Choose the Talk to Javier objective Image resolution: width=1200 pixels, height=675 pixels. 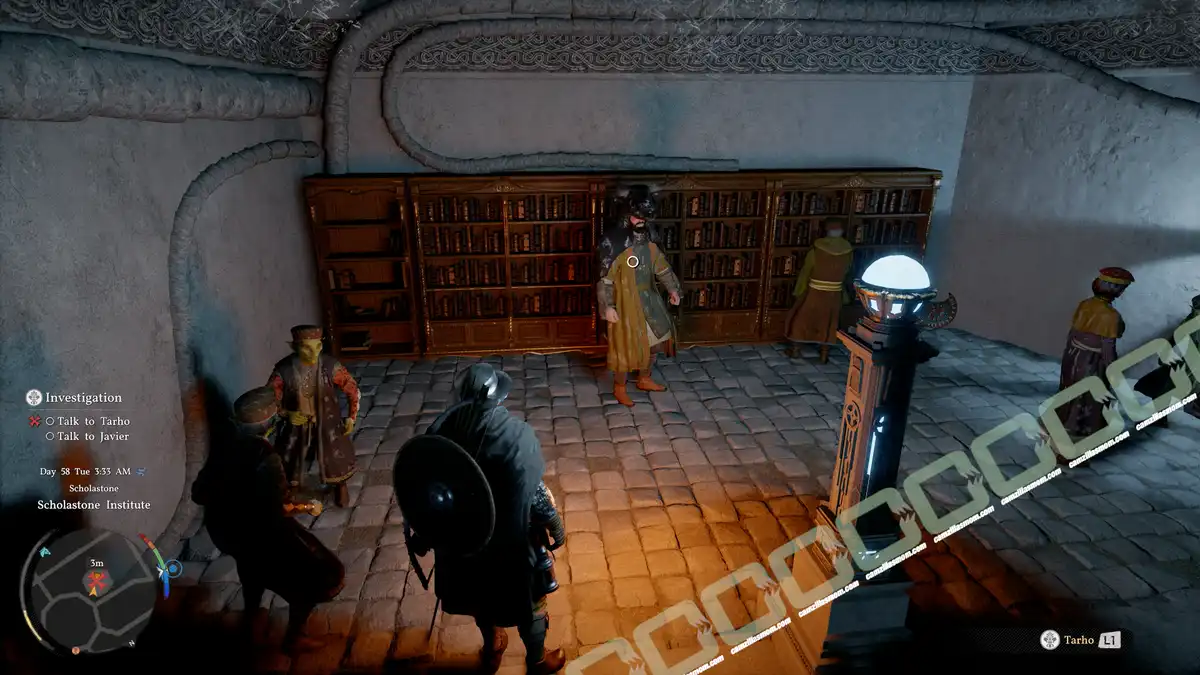[92, 437]
